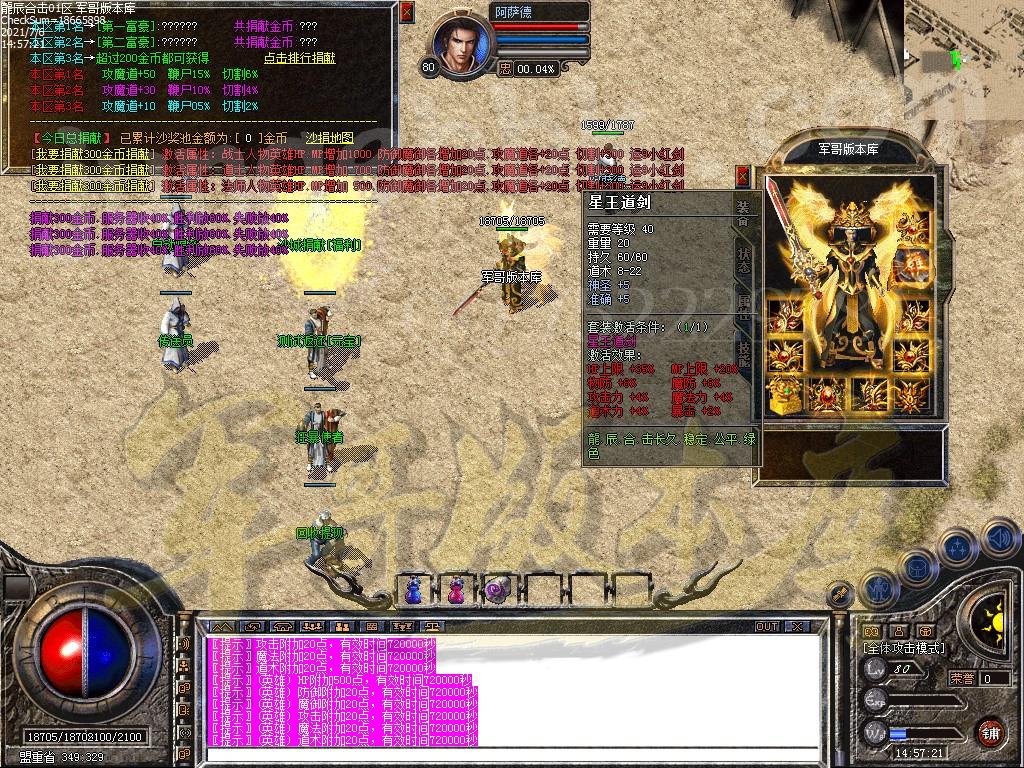Use the red potion in the hotbar

pos(455,590)
